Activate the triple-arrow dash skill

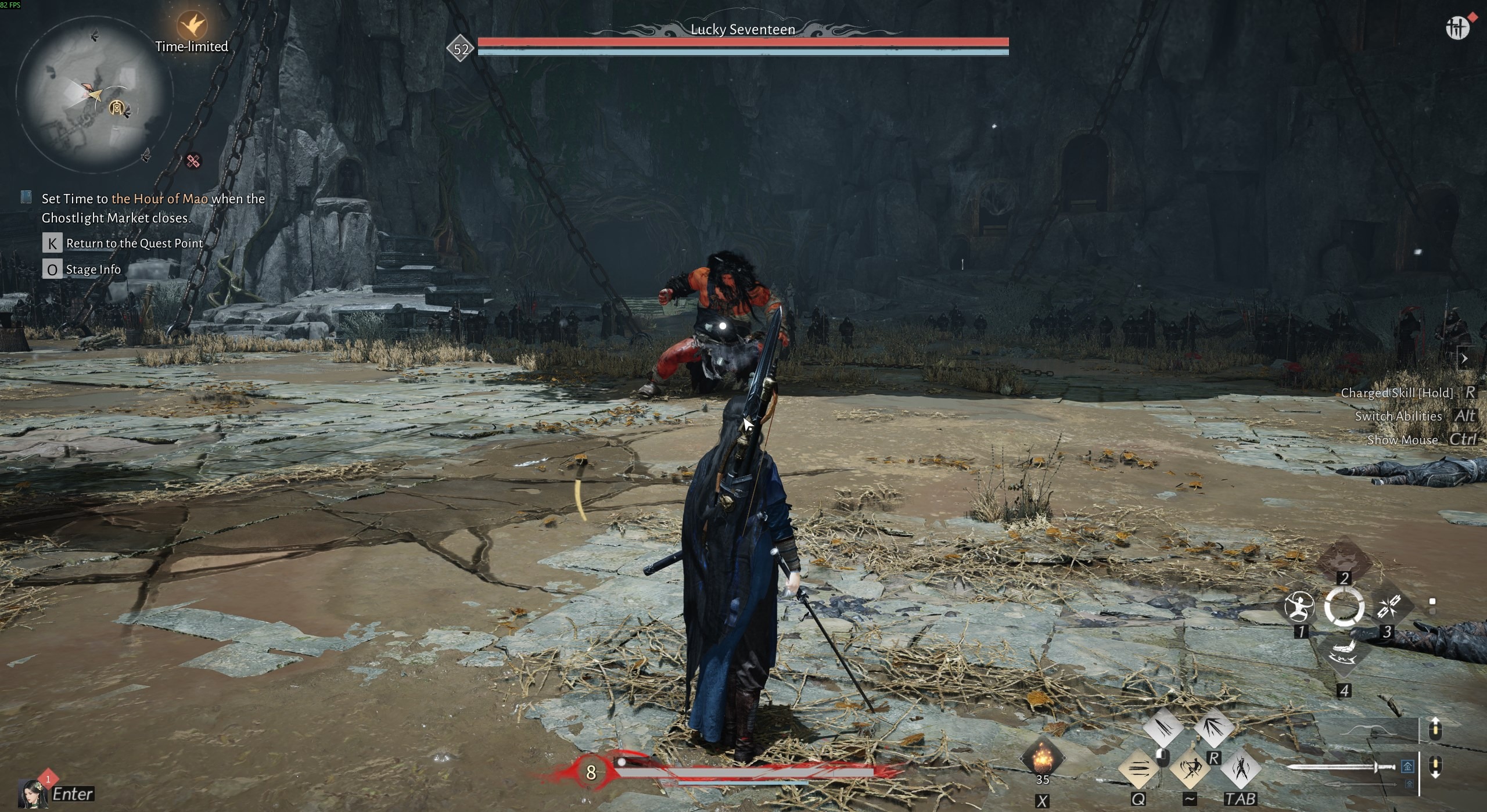(x=1138, y=769)
